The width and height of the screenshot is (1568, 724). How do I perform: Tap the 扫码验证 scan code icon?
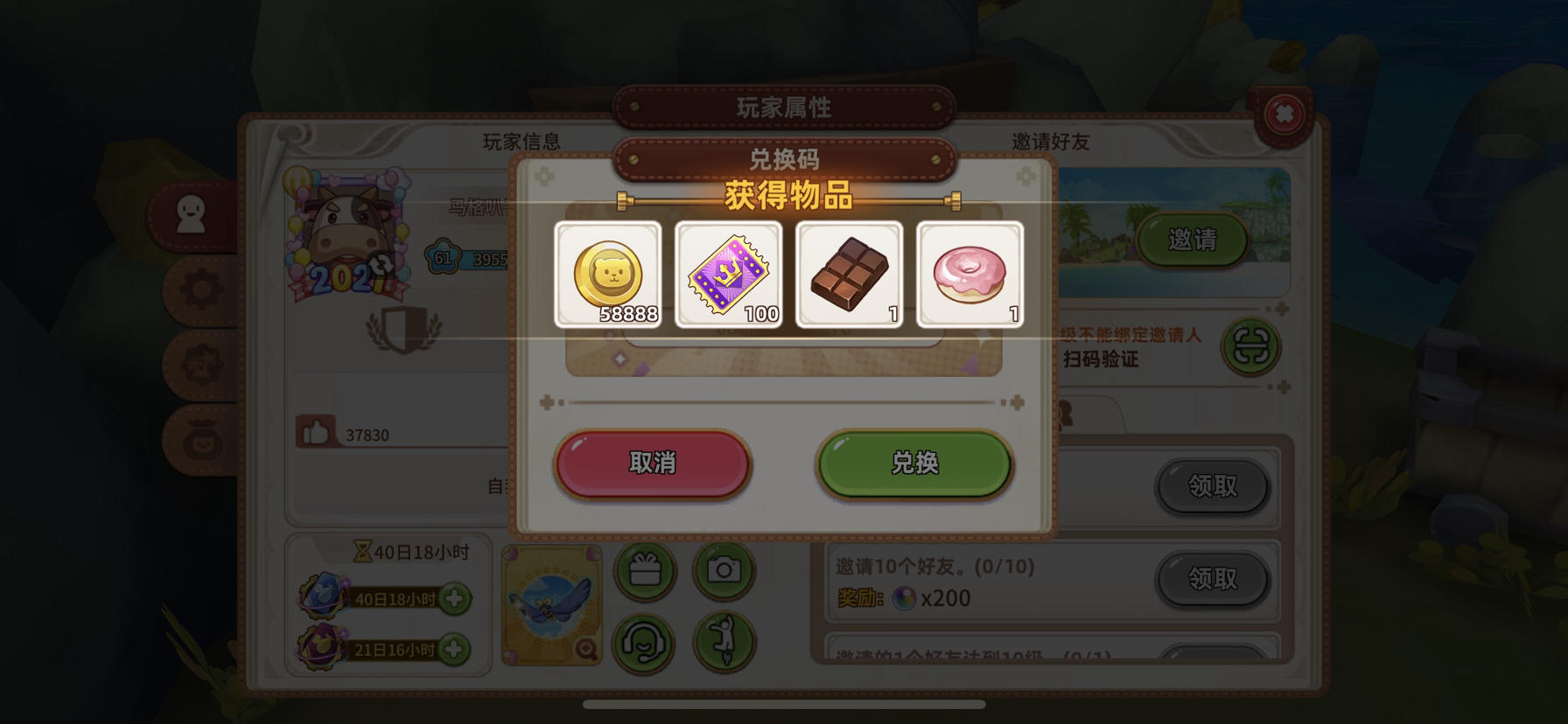click(1253, 346)
